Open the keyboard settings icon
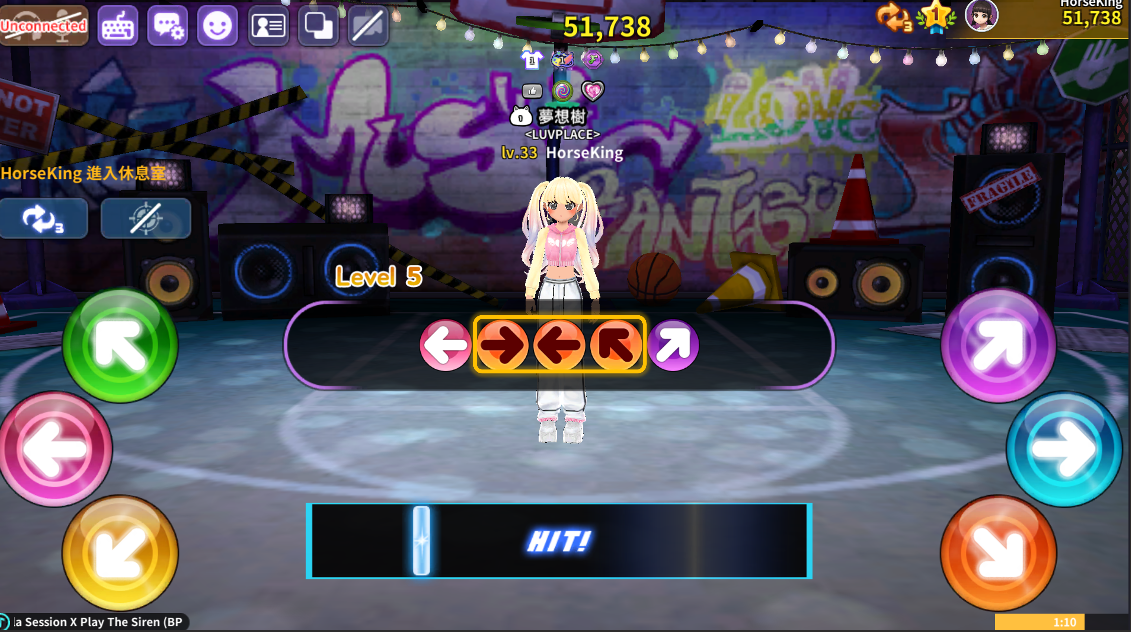The image size is (1131, 632). pyautogui.click(x=118, y=26)
